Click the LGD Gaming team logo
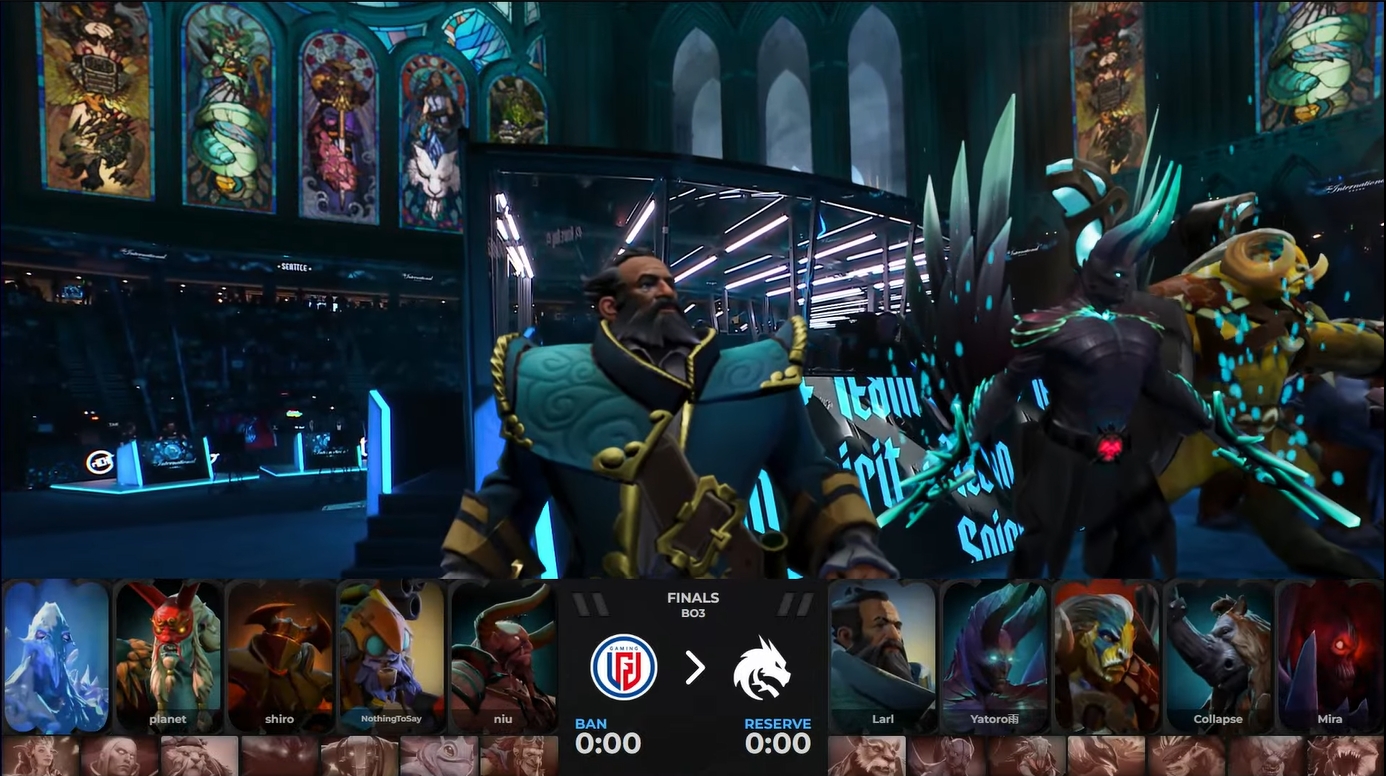The height and width of the screenshot is (776, 1386). tap(623, 667)
